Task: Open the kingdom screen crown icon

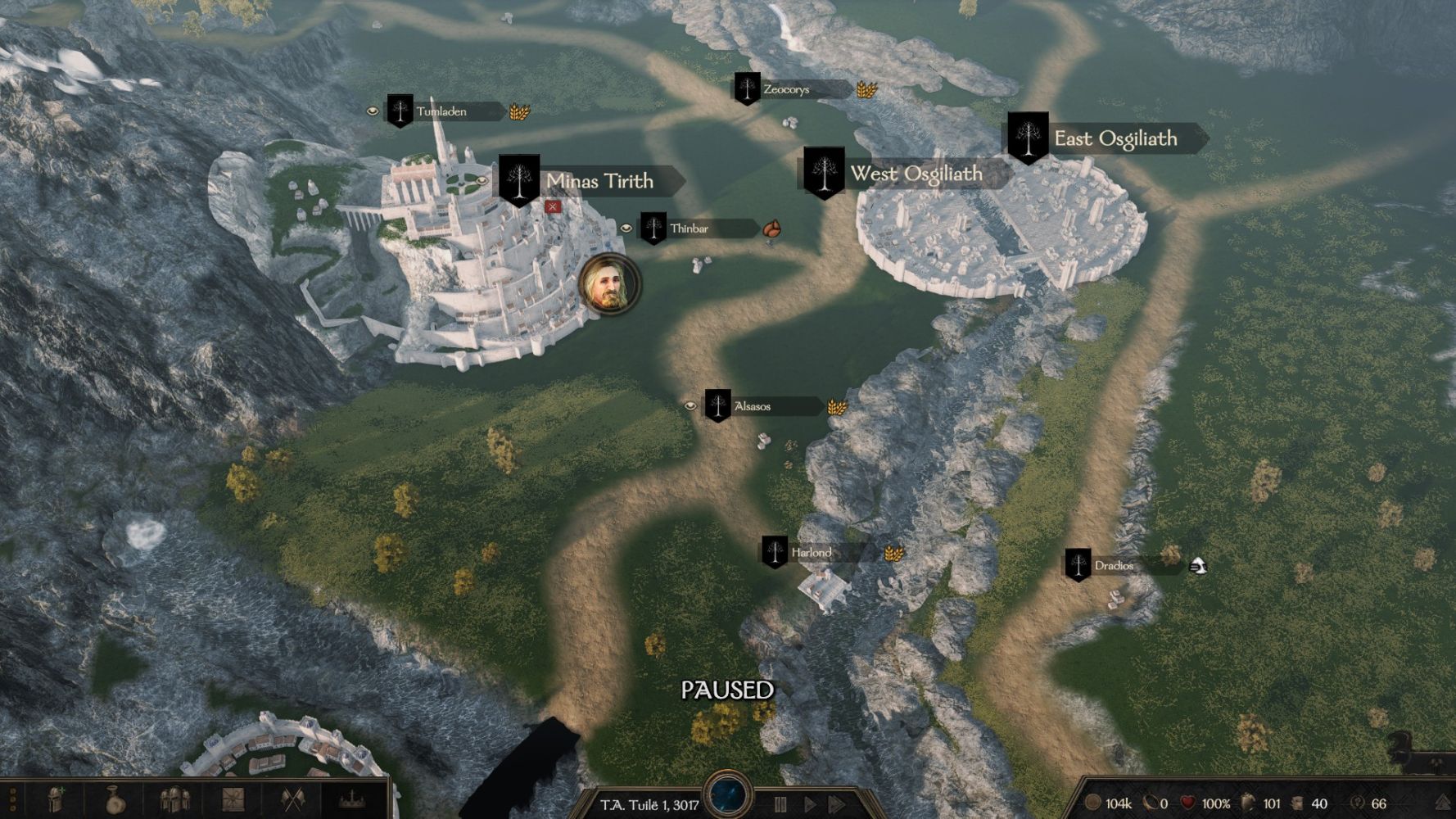Action: point(352,799)
